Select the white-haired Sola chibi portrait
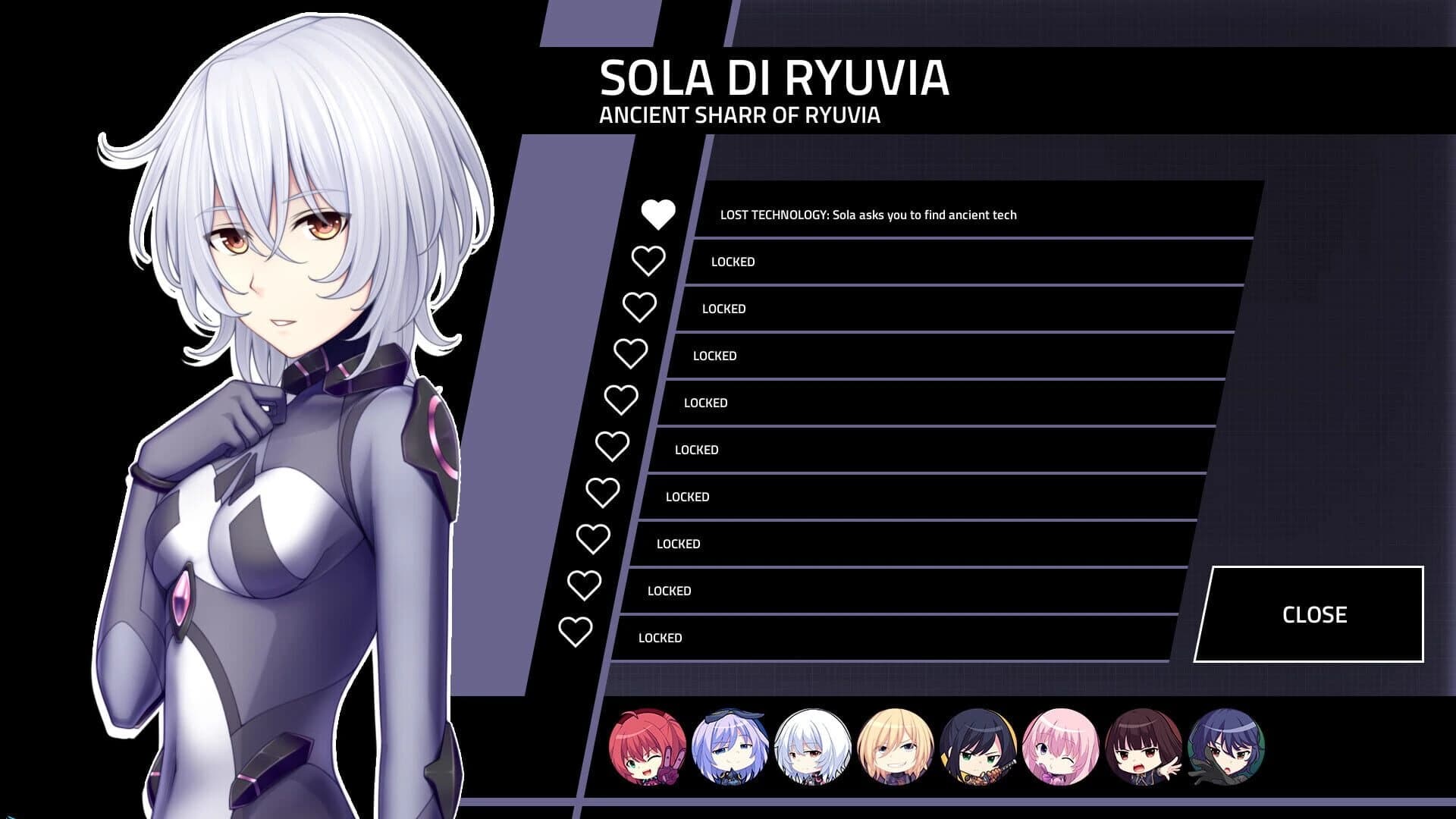 click(812, 746)
